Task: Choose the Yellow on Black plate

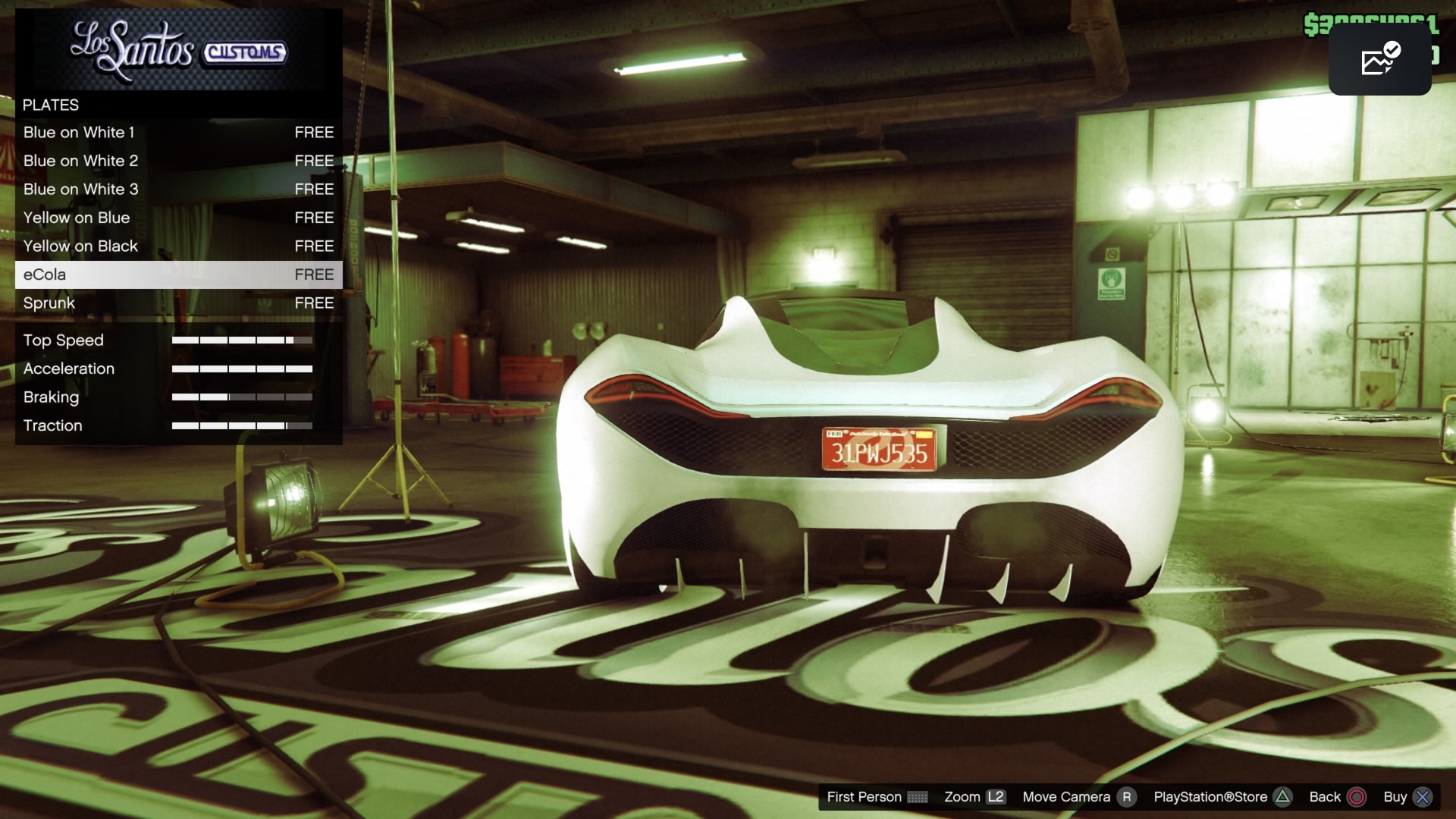Action: tap(178, 246)
